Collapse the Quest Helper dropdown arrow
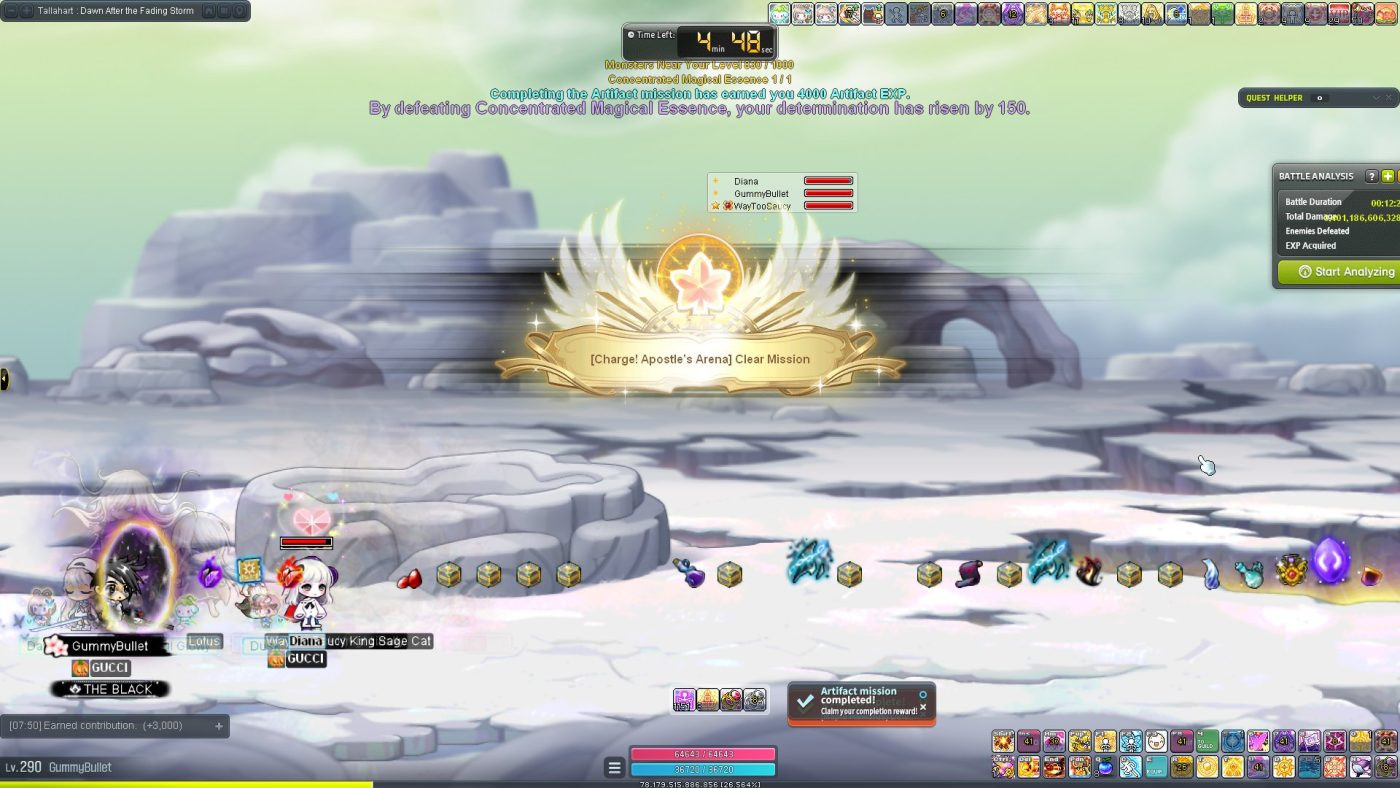 pyautogui.click(x=1376, y=98)
